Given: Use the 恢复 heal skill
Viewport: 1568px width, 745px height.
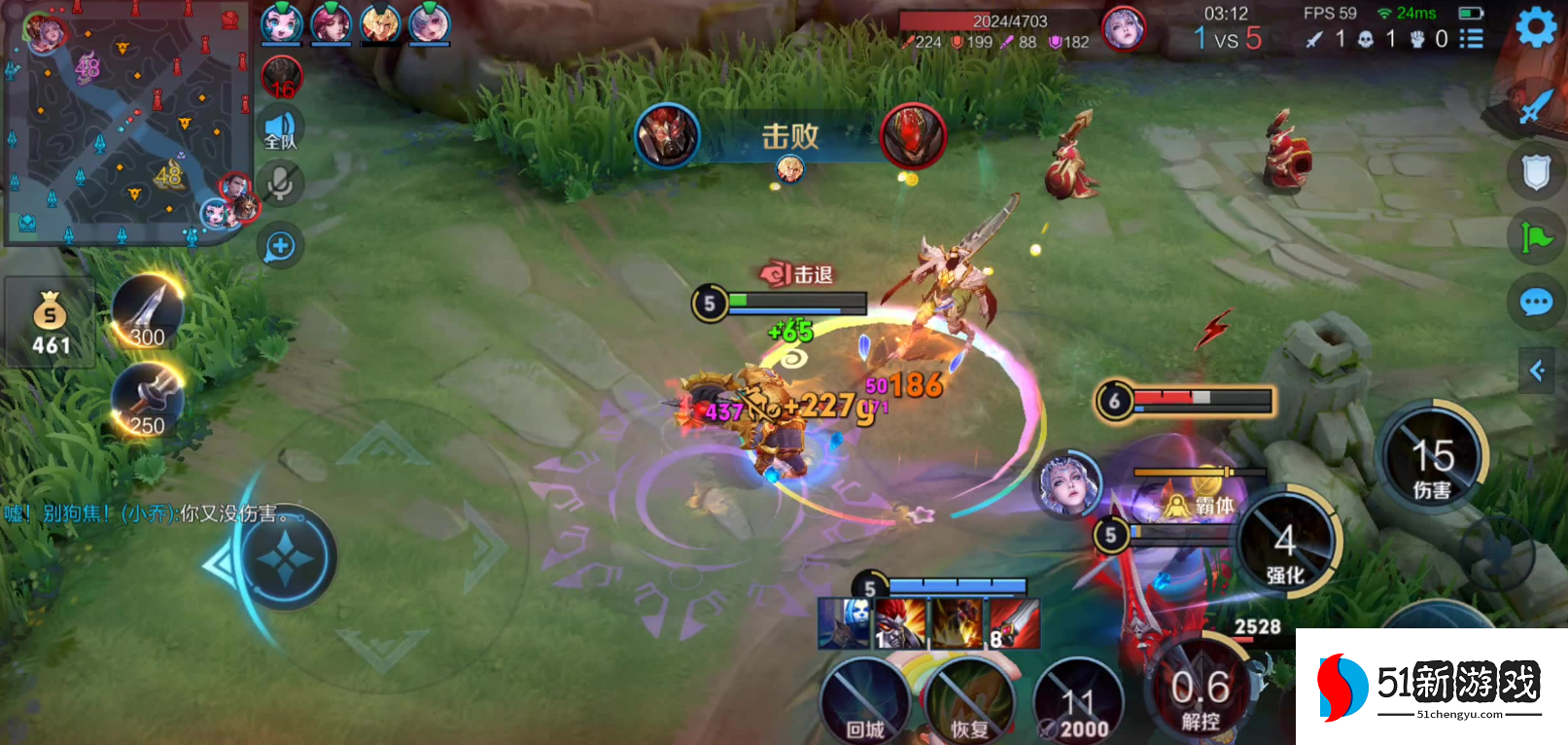Looking at the screenshot, I should [x=968, y=702].
